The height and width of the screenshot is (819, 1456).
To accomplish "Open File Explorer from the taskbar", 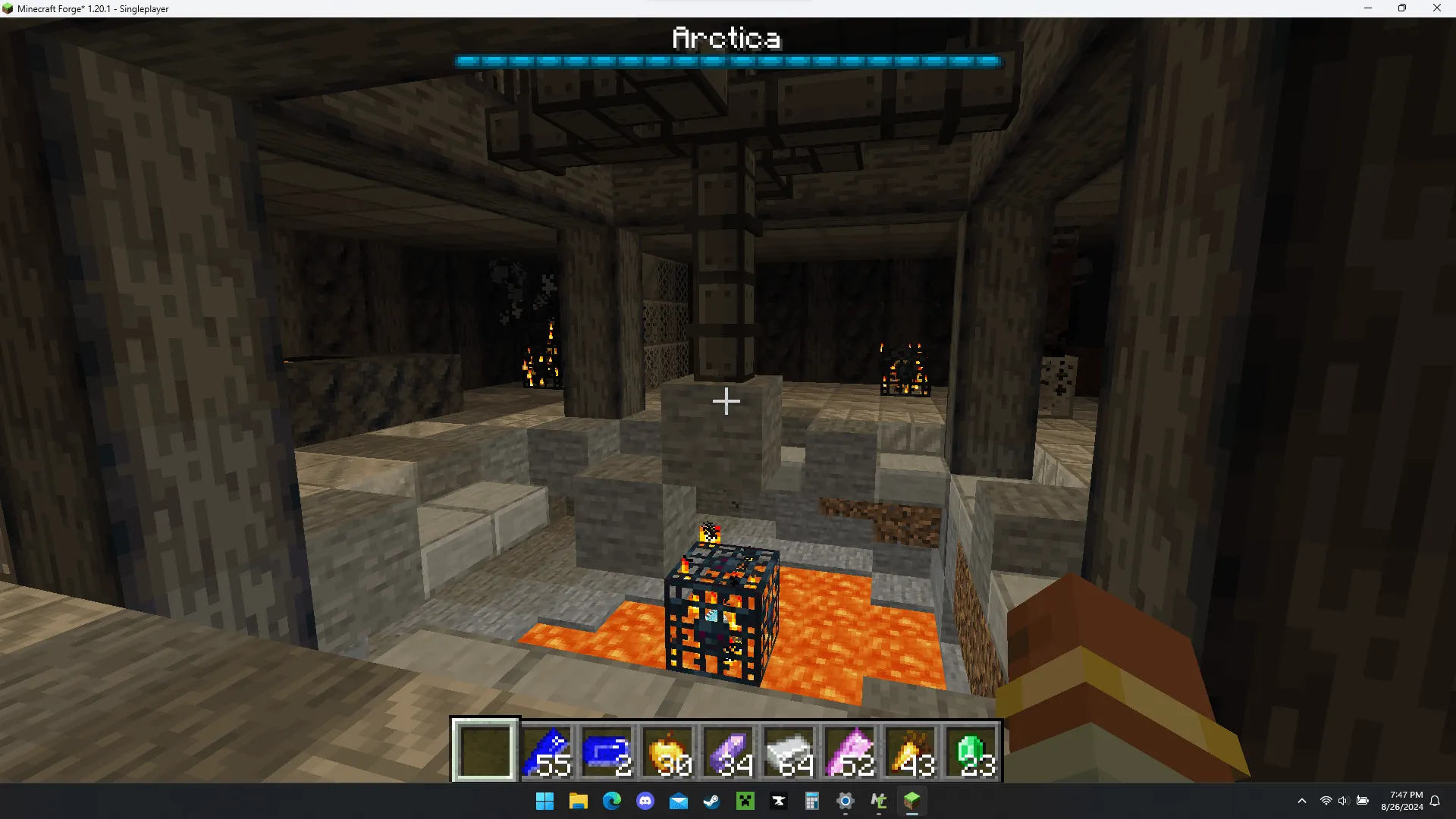I will pos(579,802).
